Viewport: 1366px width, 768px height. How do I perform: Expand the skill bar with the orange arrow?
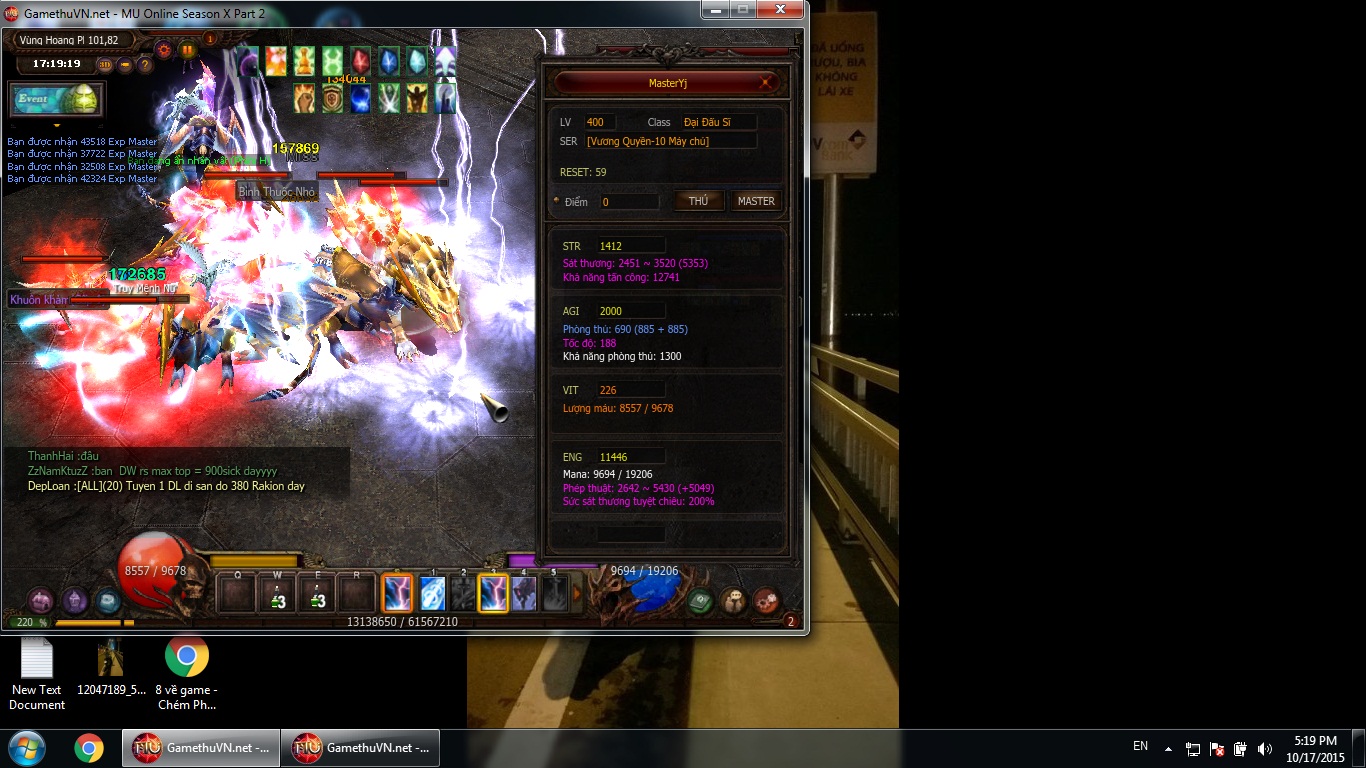click(x=576, y=594)
